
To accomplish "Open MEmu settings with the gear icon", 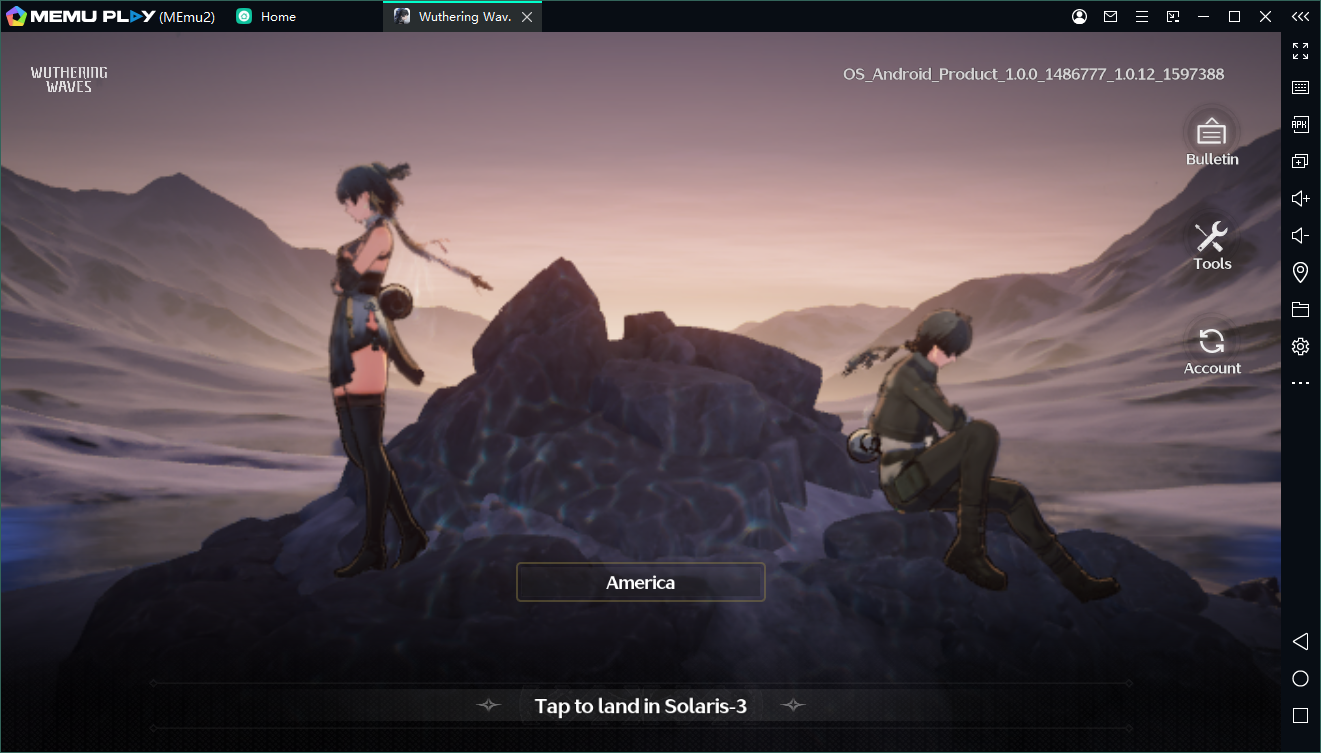I will [x=1300, y=346].
